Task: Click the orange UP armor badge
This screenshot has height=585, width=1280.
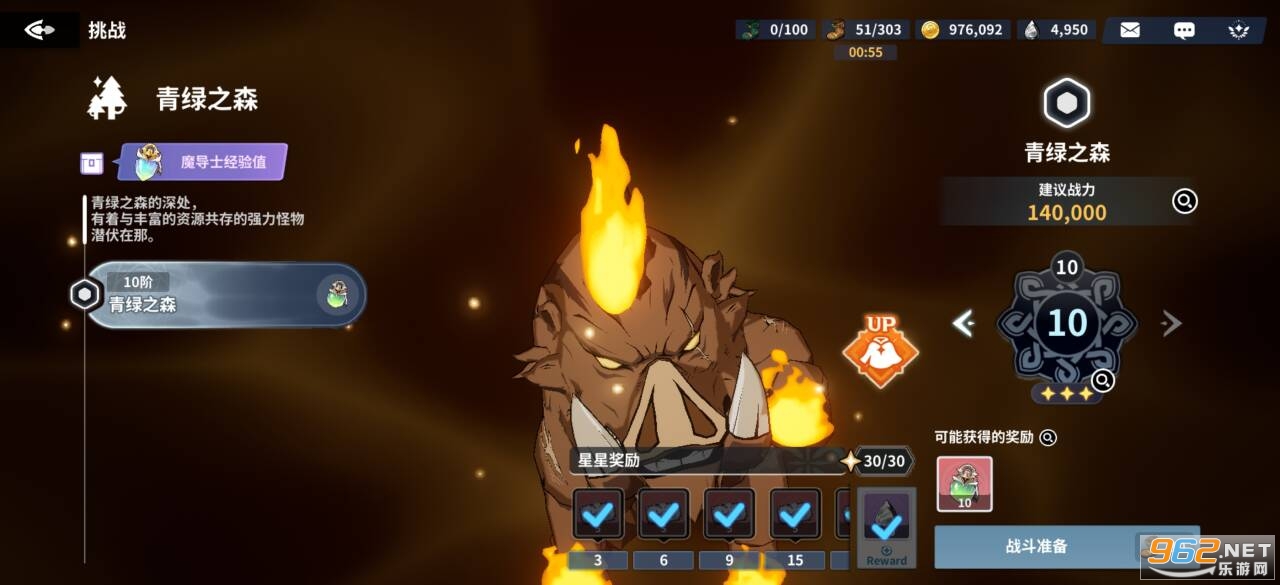Action: coord(880,351)
